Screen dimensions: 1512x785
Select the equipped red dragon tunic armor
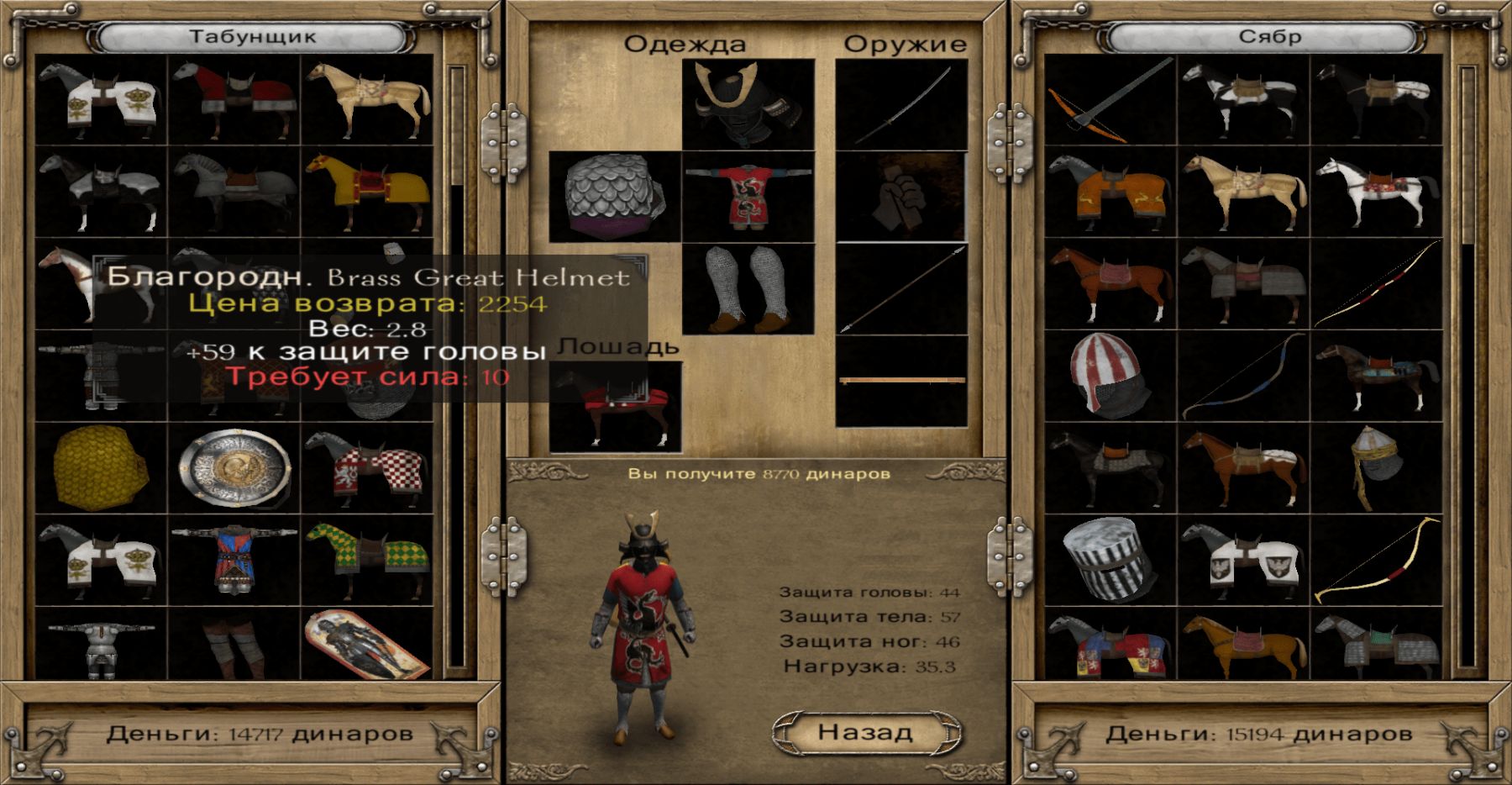pyautogui.click(x=748, y=197)
